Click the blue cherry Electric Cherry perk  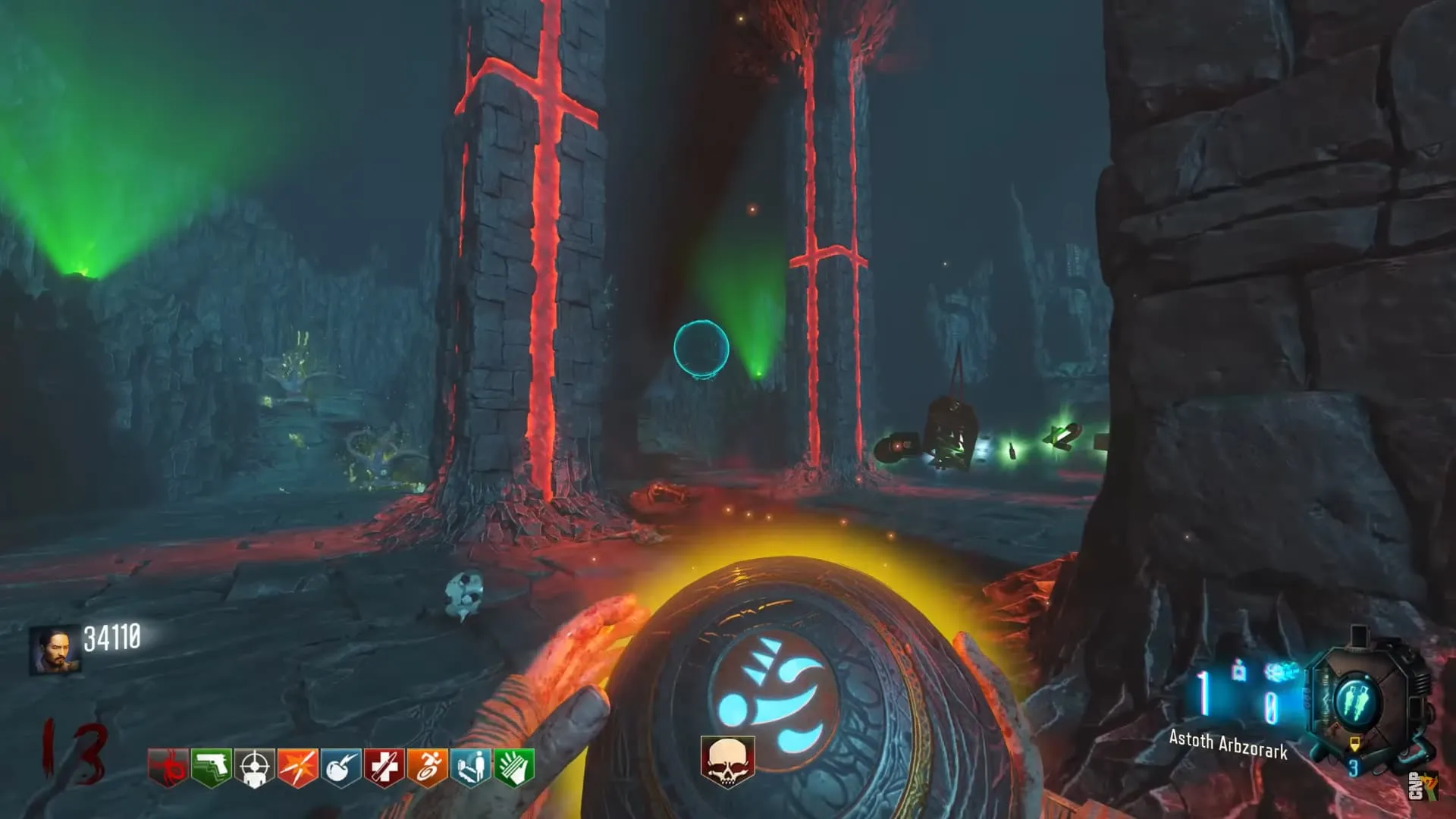tap(341, 768)
